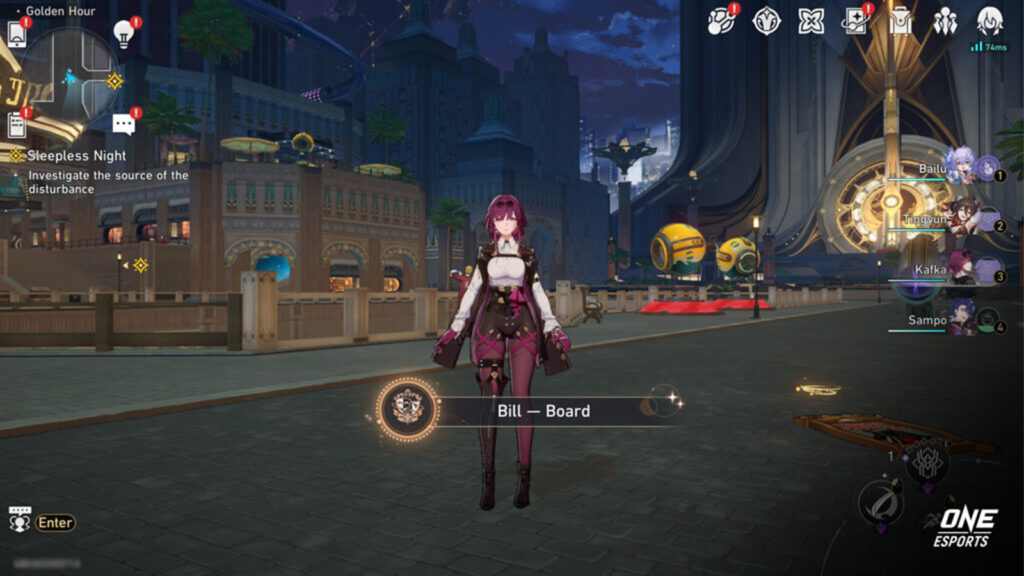Switch to Bailu in the party list
Viewport: 1024px width, 576px height.
(960, 168)
